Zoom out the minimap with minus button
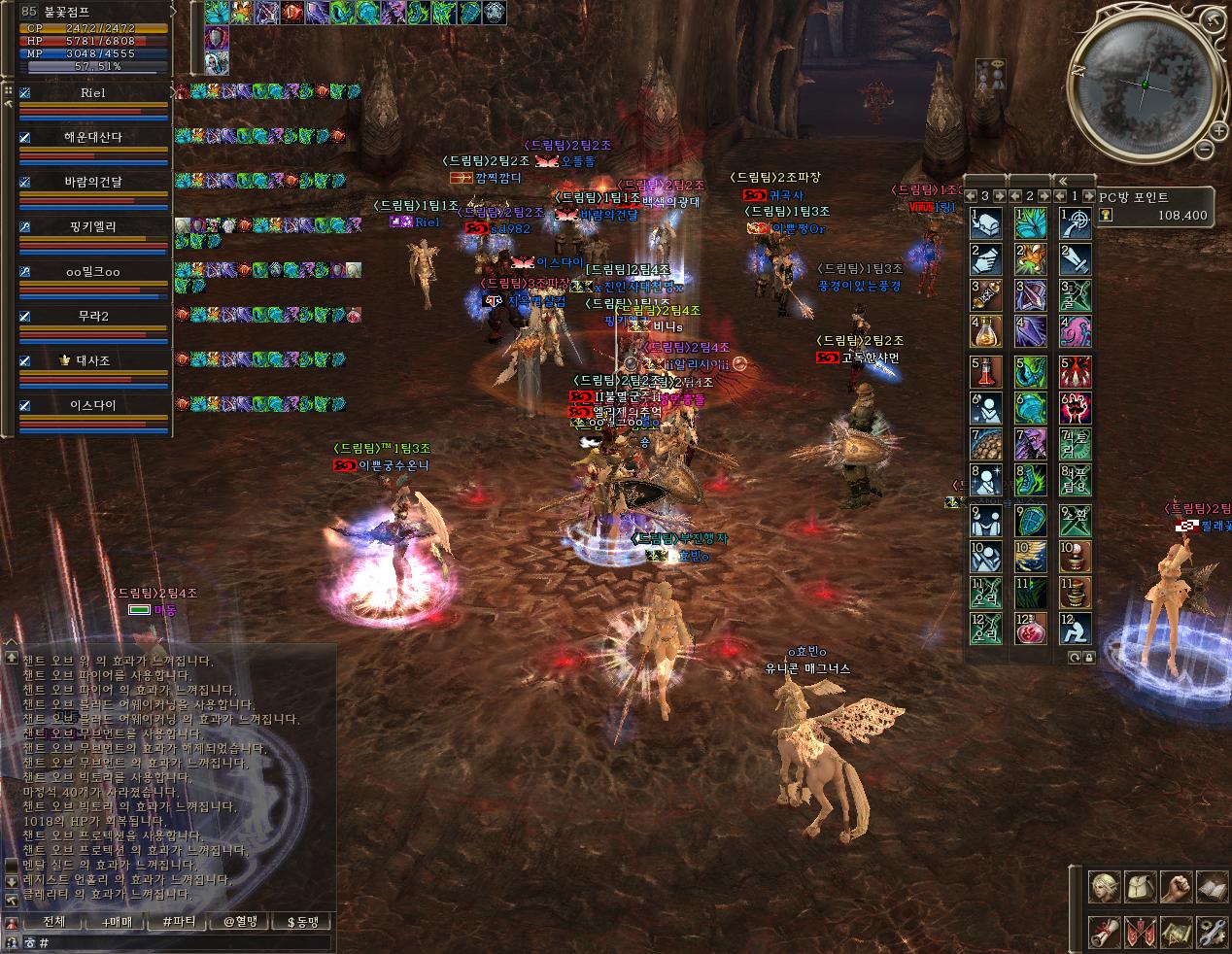The width and height of the screenshot is (1232, 954). click(1204, 150)
